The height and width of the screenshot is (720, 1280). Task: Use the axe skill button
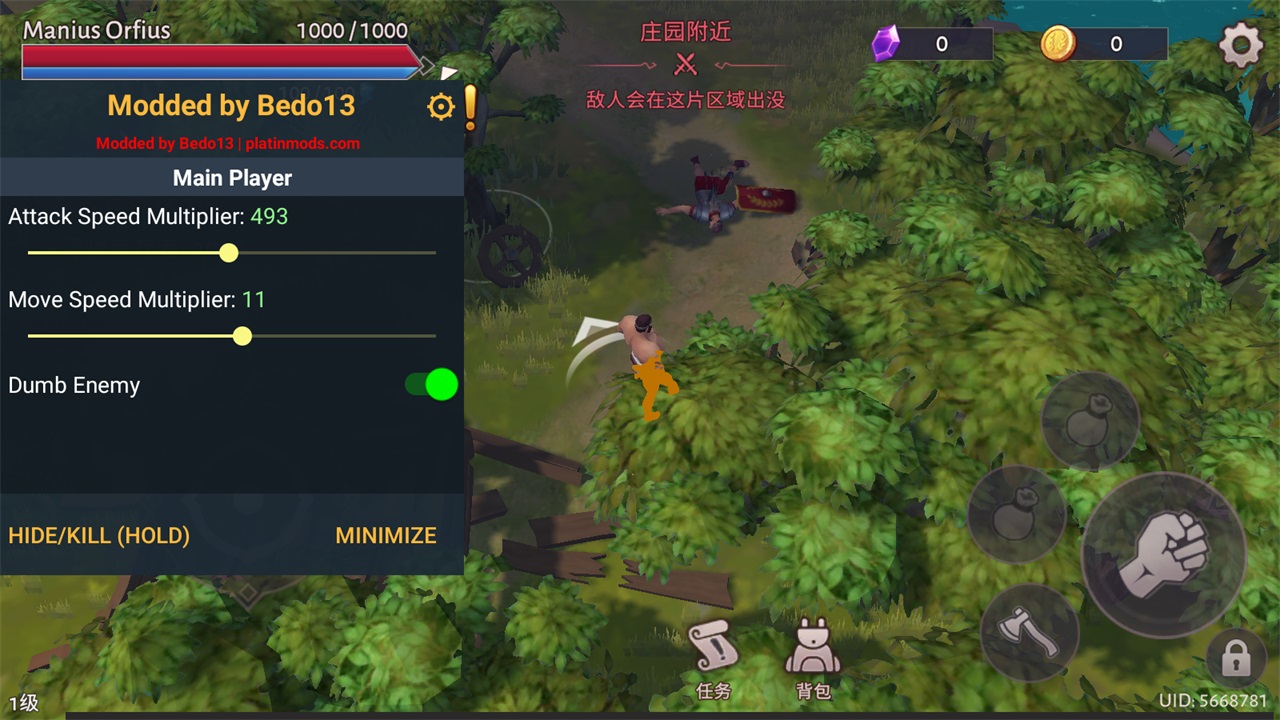[x=1029, y=631]
